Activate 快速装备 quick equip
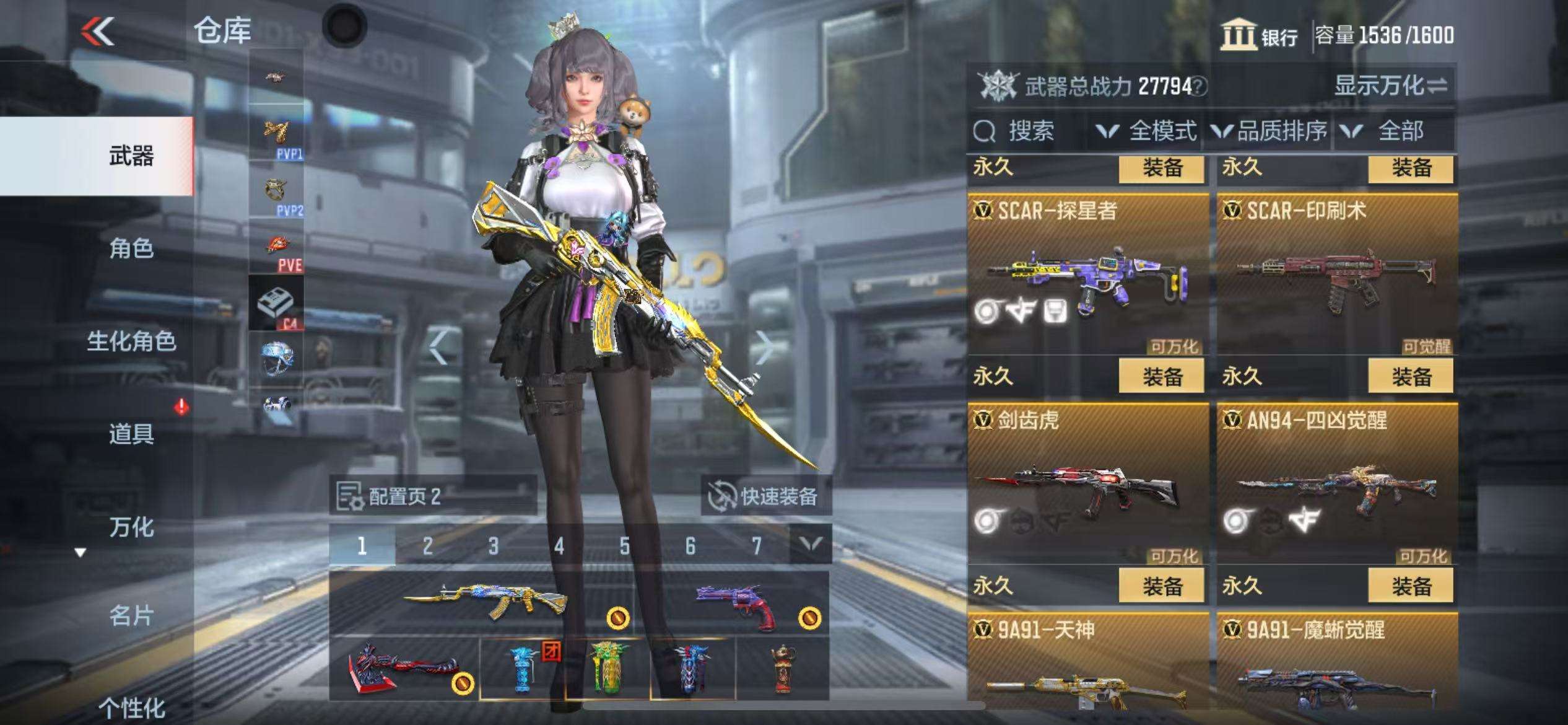1568x725 pixels. point(765,496)
